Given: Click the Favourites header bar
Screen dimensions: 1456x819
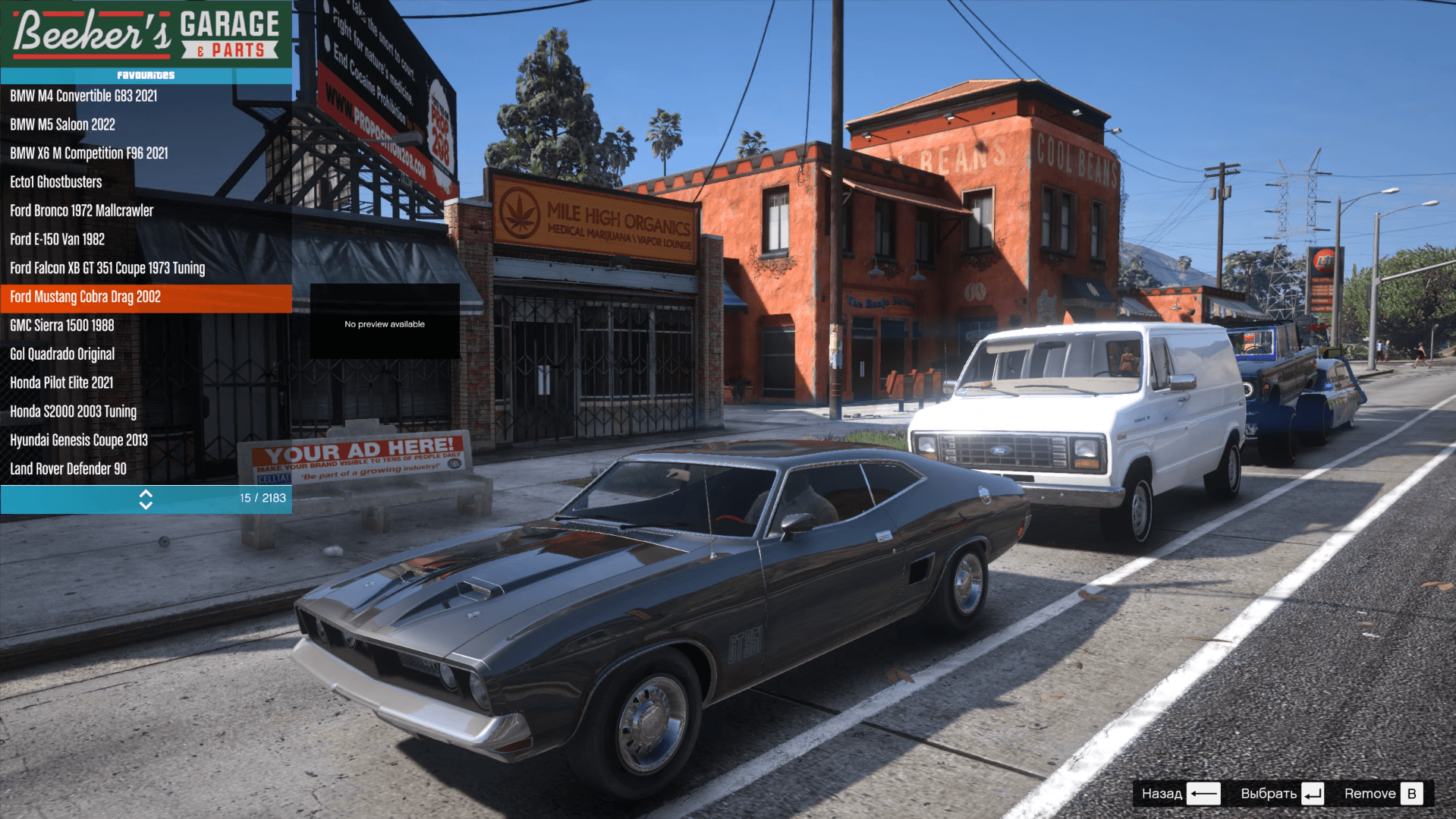Looking at the screenshot, I should [x=146, y=75].
